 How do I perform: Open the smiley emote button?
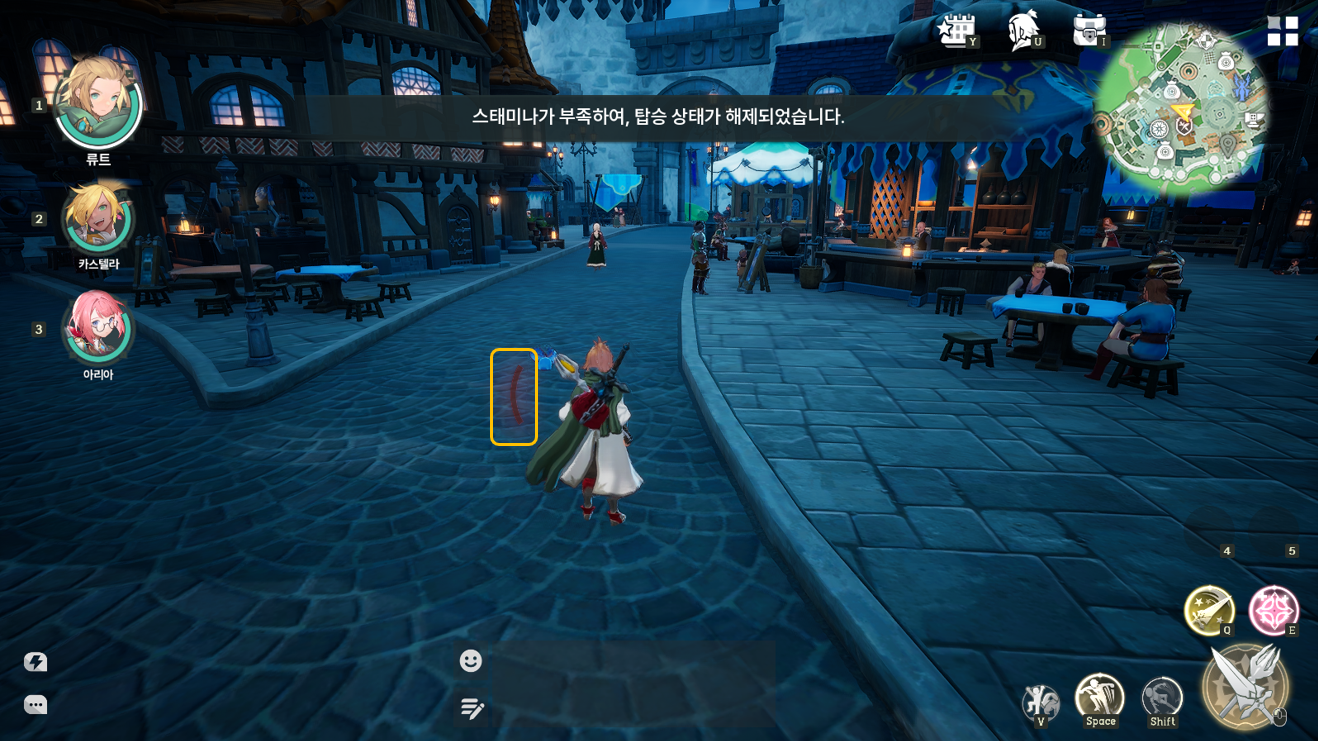[471, 661]
